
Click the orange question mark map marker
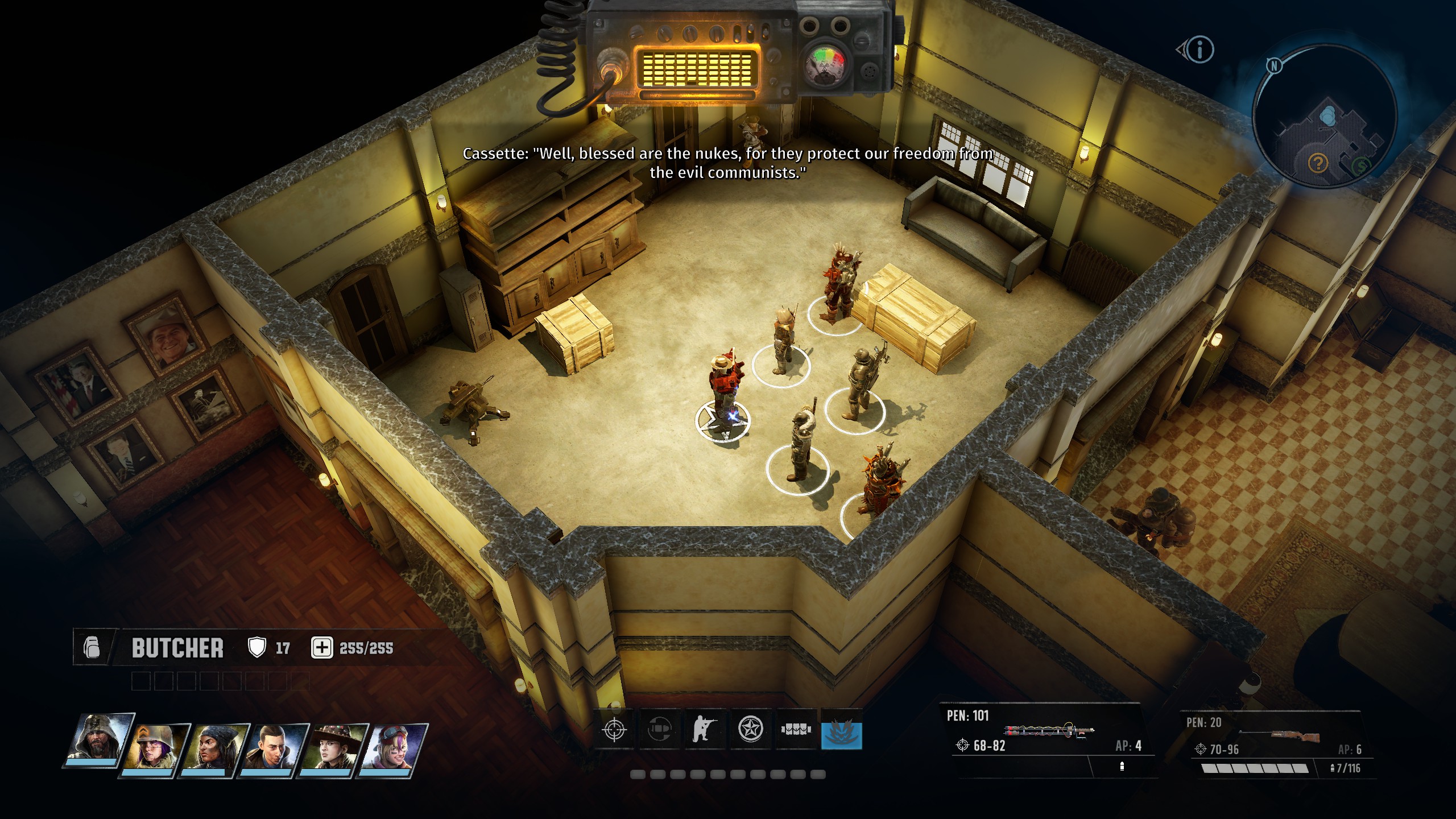click(1318, 164)
